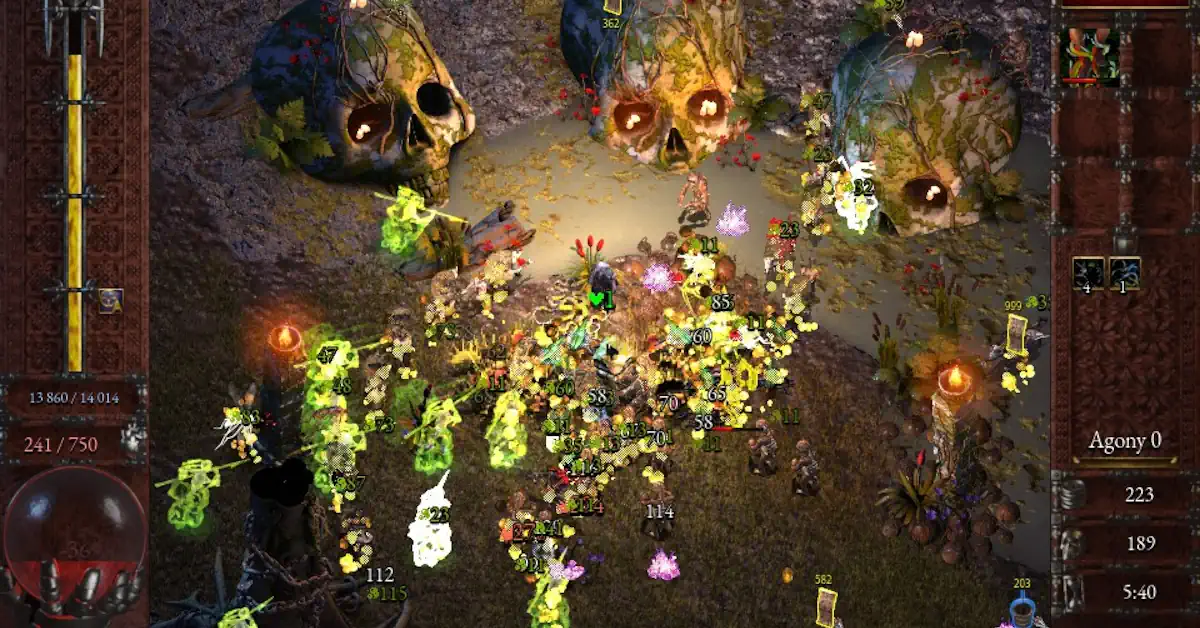This screenshot has width=1200, height=628.
Task: Activate the dark item icon with count 4
Action: click(1088, 273)
